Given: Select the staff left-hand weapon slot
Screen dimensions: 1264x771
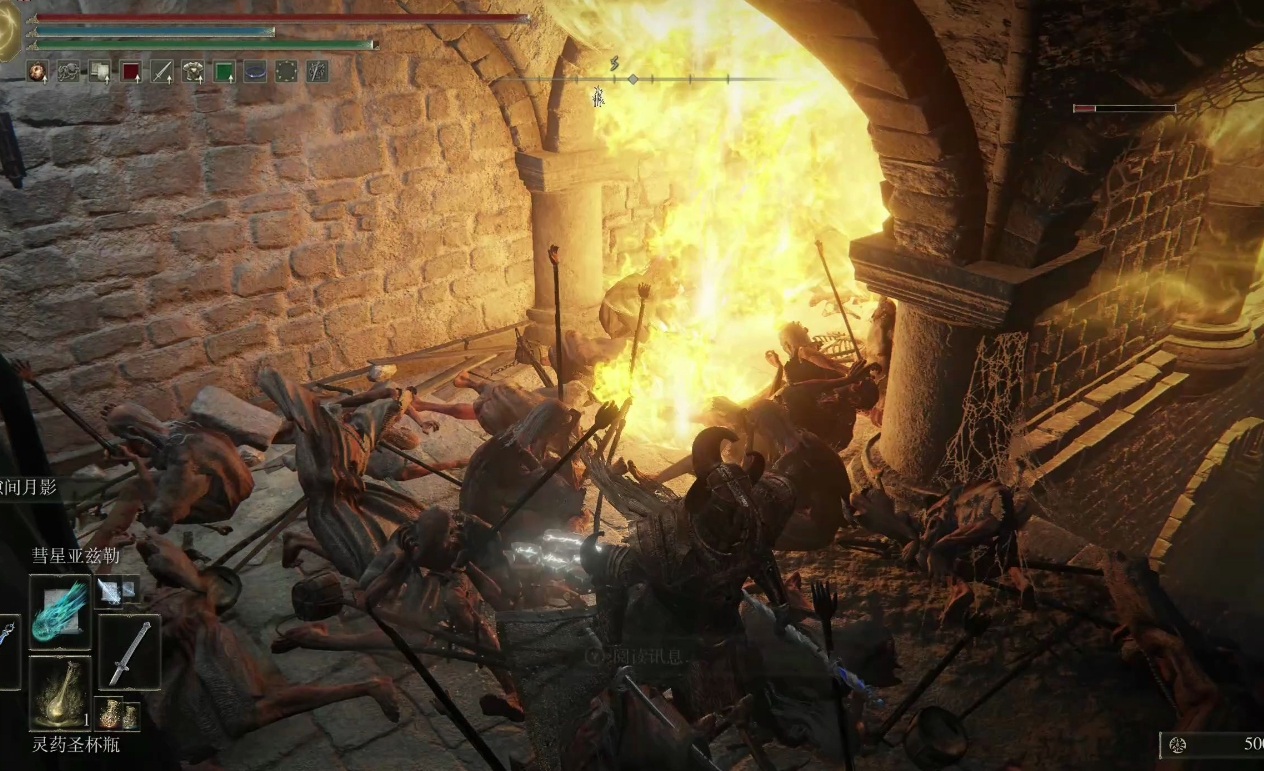Looking at the screenshot, I should point(8,651).
